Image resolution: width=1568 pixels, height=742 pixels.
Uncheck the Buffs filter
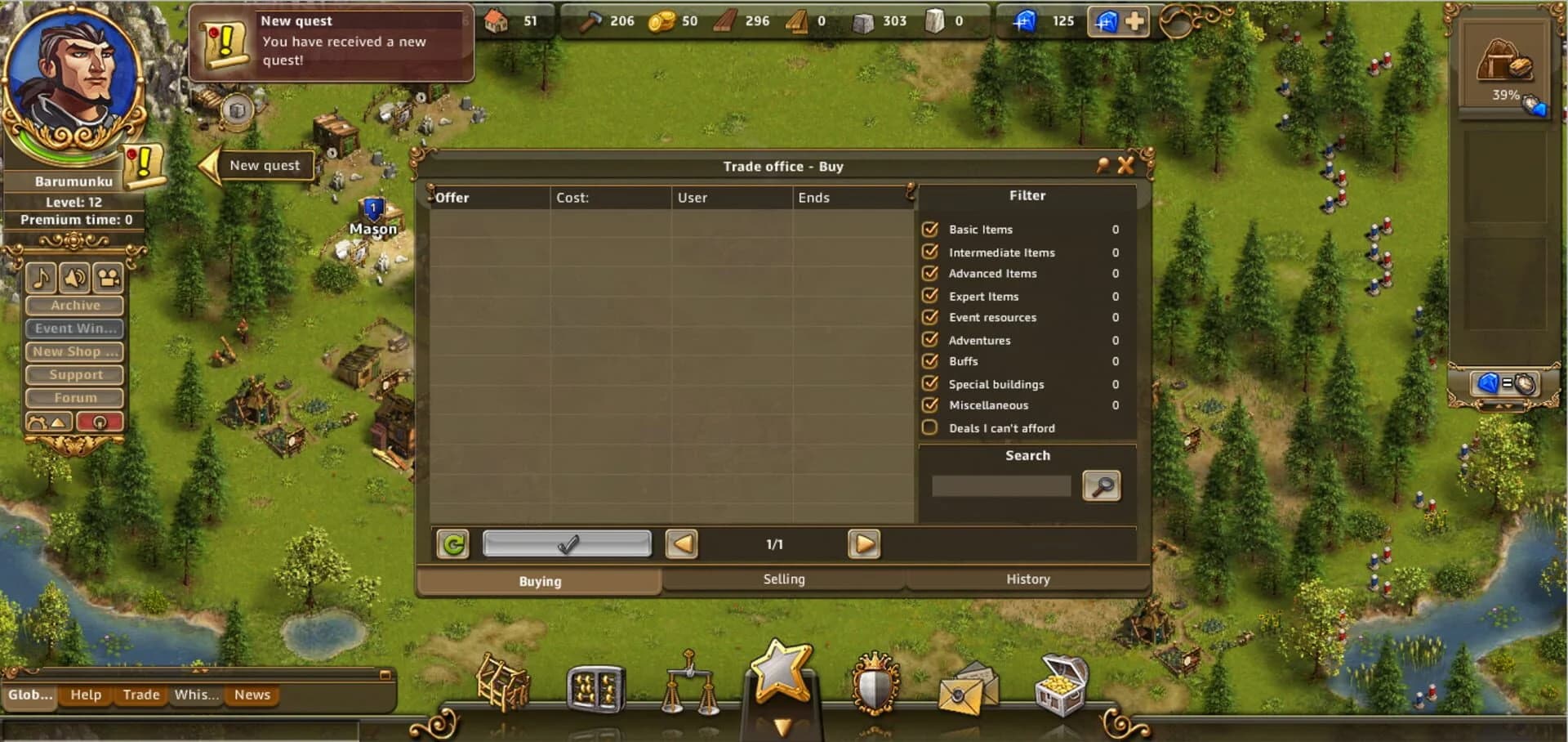(x=929, y=360)
